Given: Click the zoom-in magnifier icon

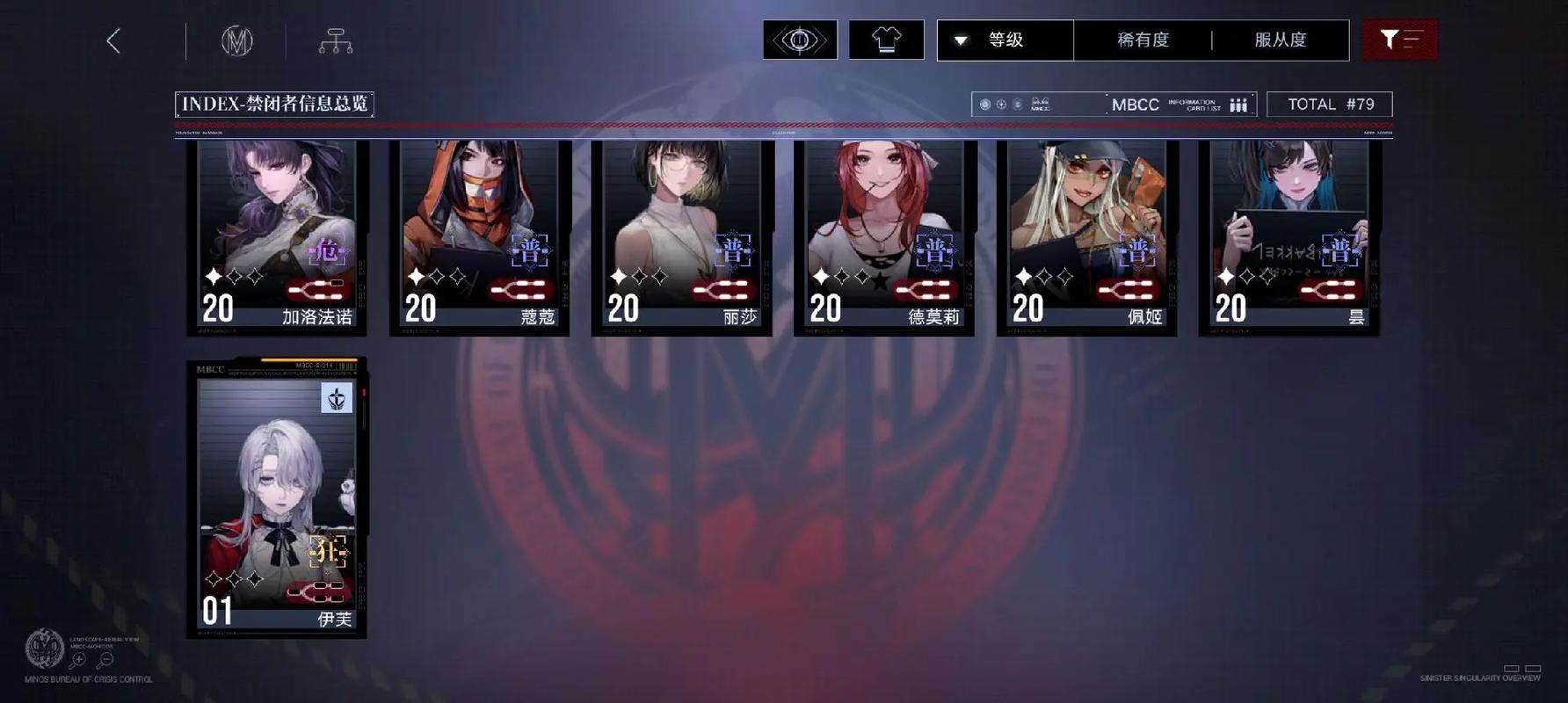Looking at the screenshot, I should click(x=78, y=660).
